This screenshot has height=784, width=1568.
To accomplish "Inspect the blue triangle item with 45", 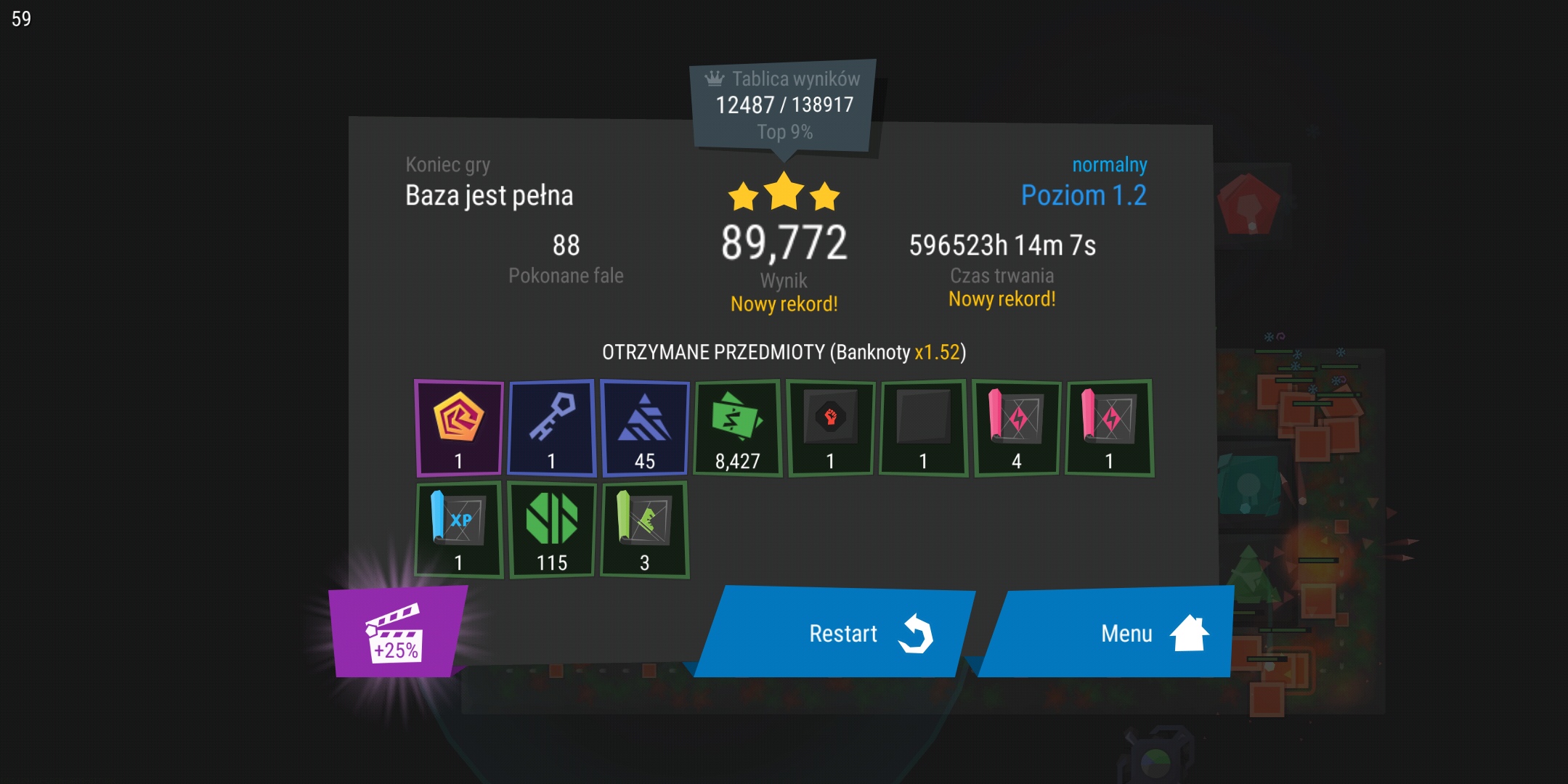I will [645, 428].
